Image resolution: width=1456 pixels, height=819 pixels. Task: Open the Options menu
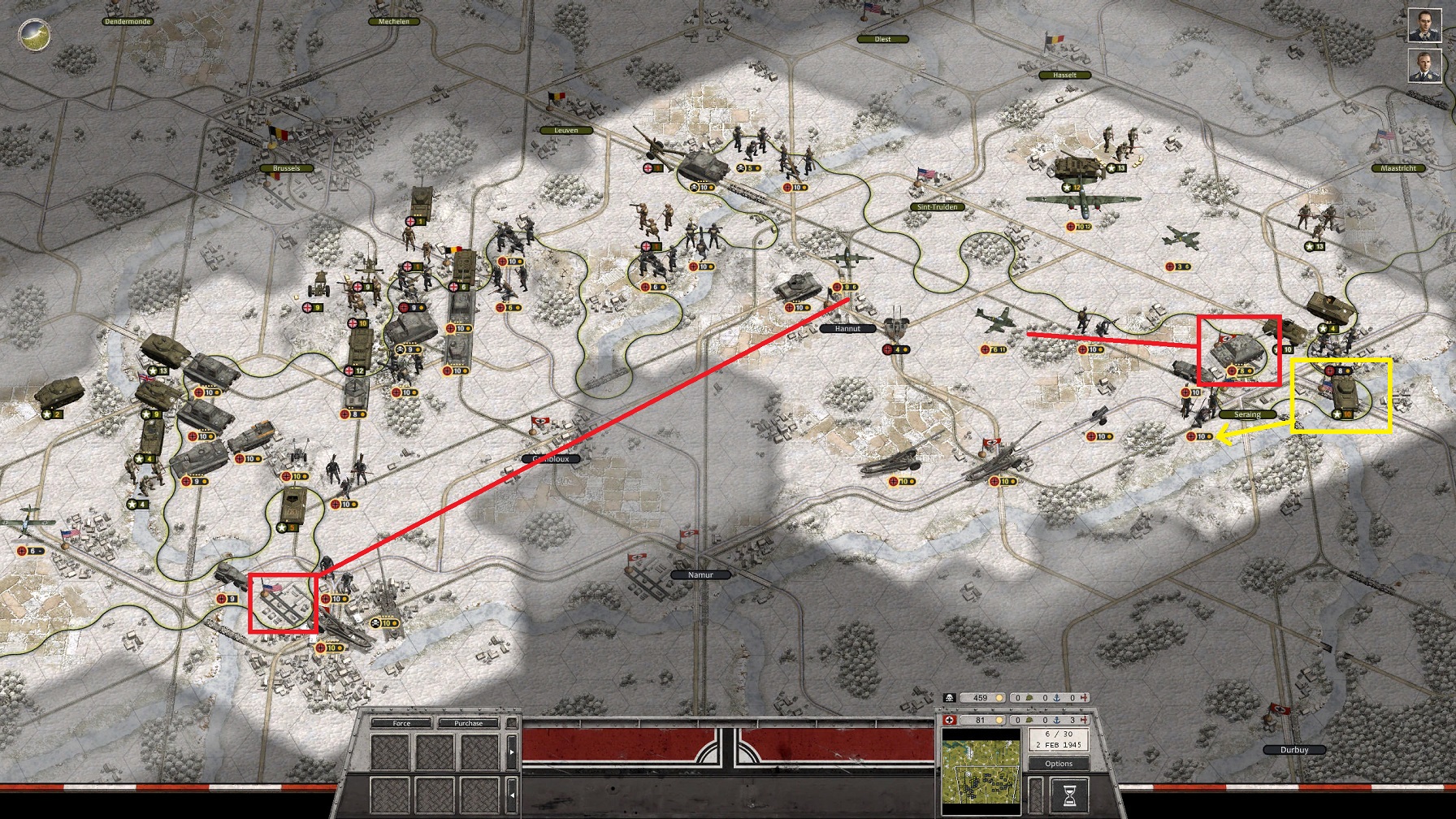tap(1059, 764)
